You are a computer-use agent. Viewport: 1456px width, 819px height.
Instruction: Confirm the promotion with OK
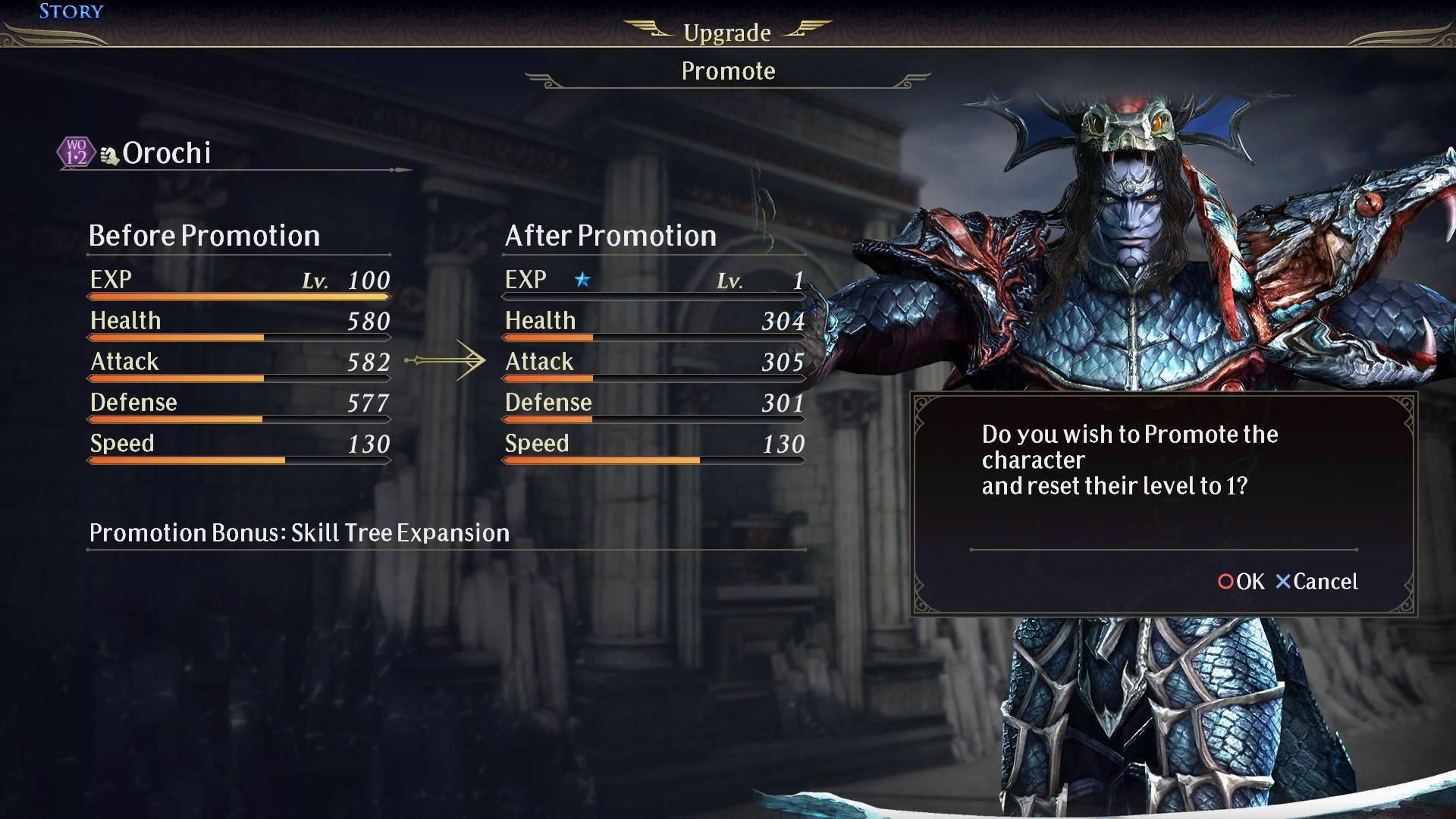click(x=1241, y=582)
